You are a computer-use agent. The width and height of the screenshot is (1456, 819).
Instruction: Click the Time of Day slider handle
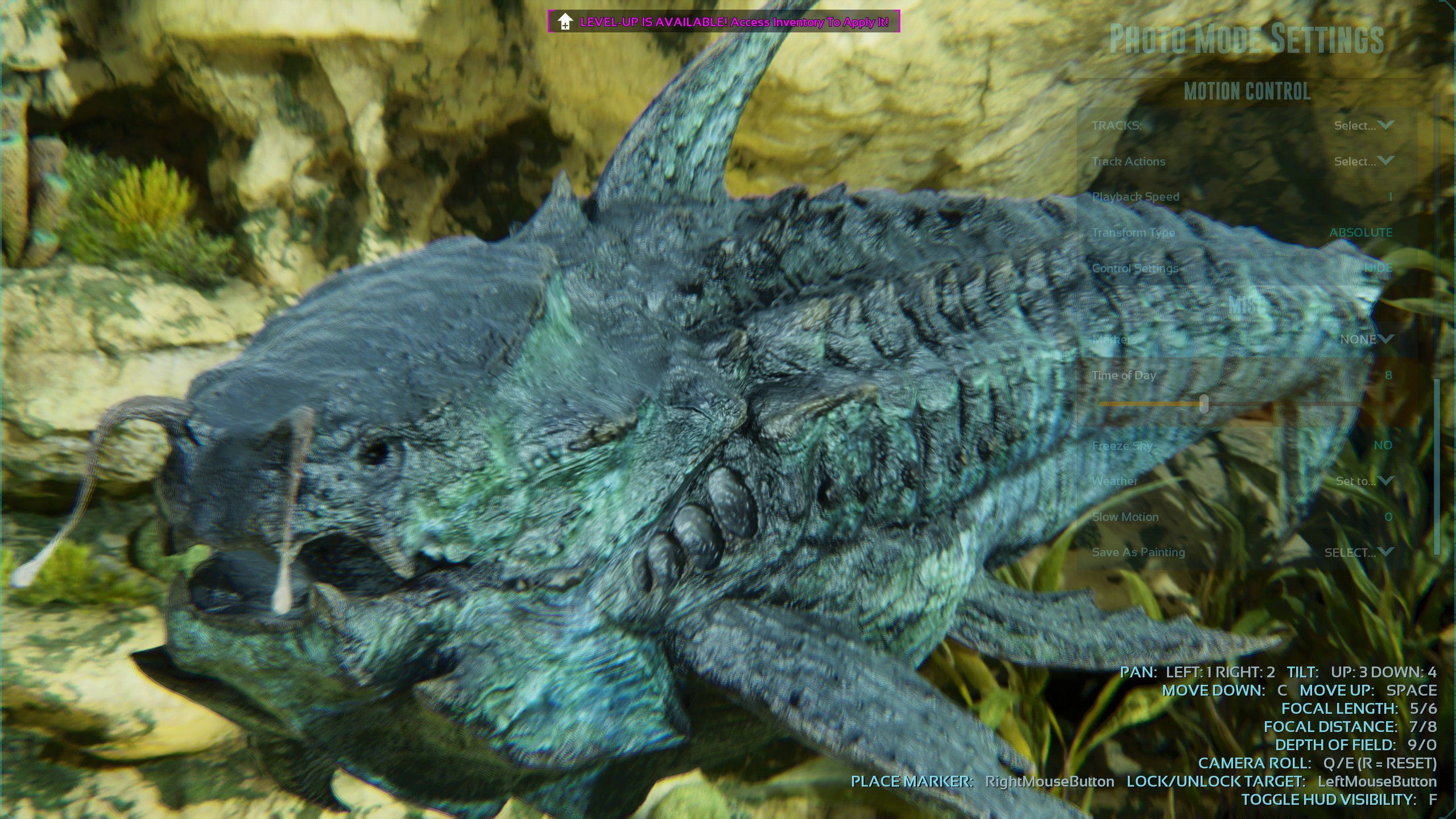(x=1204, y=404)
